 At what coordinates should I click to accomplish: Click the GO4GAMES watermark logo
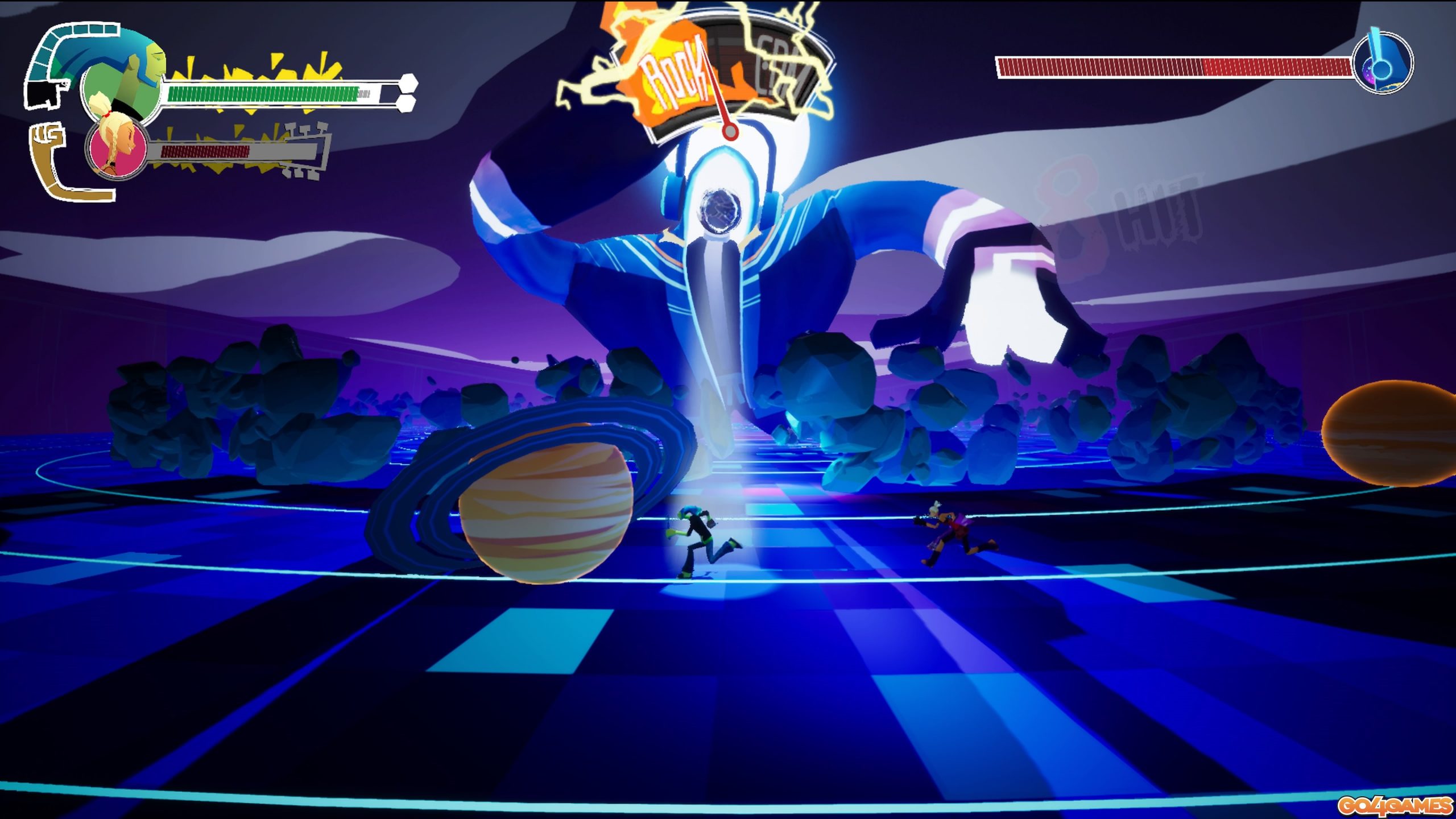[x=1394, y=805]
